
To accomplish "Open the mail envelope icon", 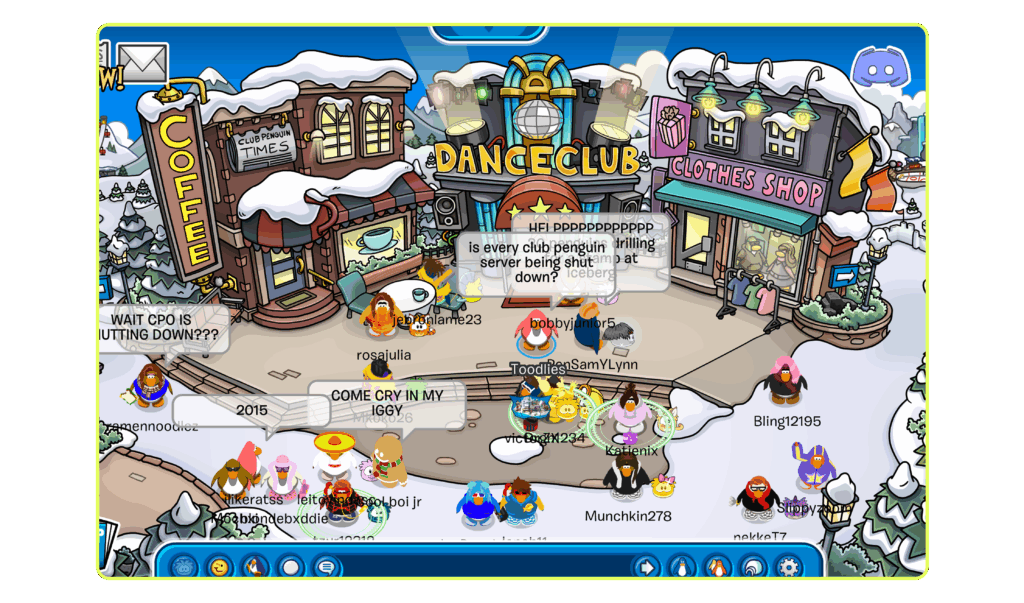I will (x=143, y=63).
